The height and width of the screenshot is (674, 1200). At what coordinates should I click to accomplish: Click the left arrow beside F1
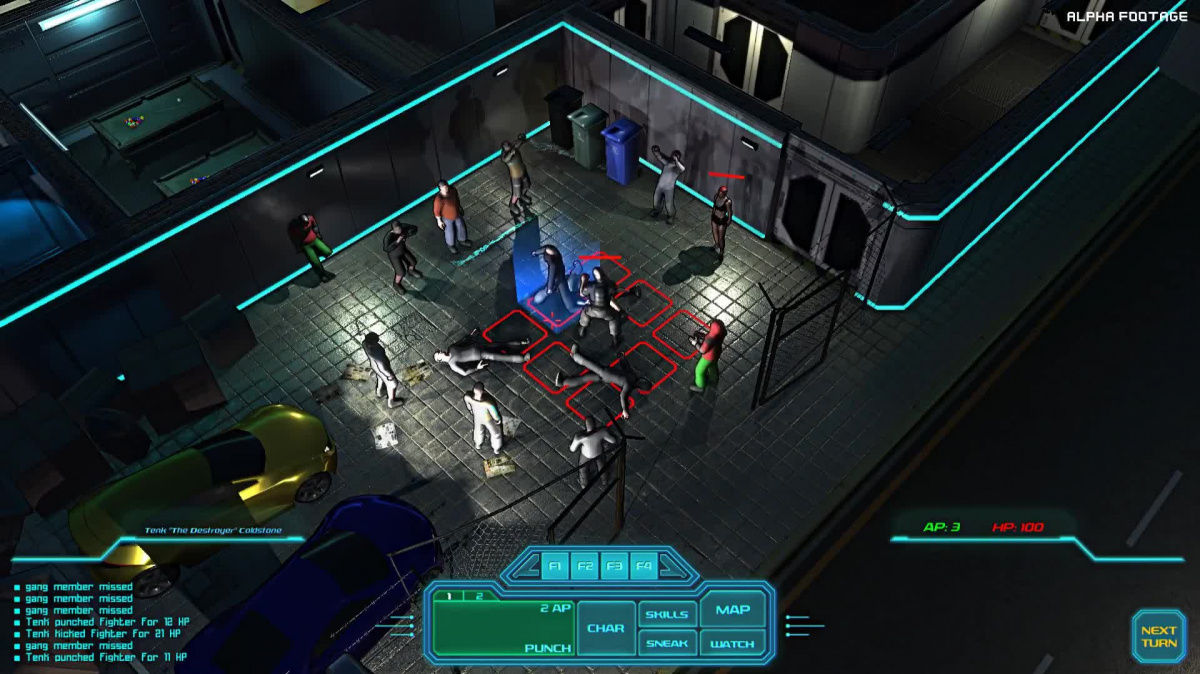528,568
